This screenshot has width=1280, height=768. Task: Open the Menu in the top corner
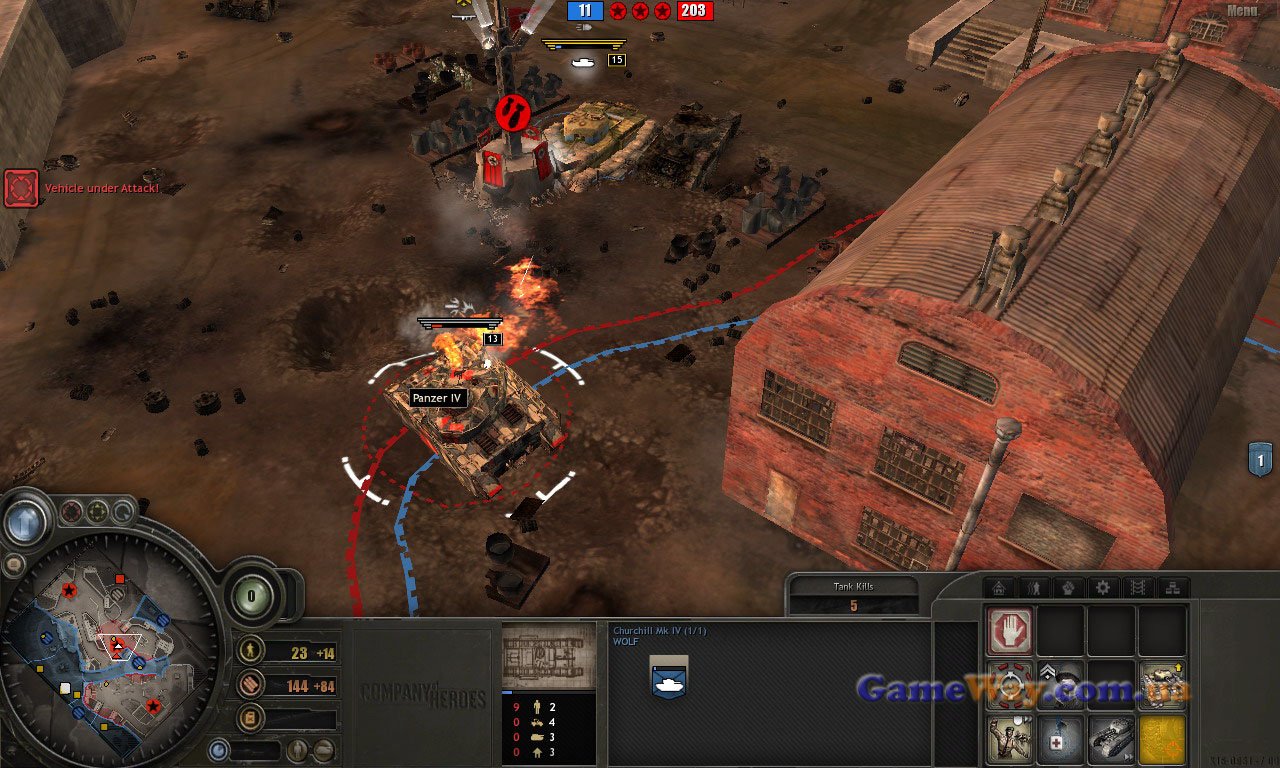pyautogui.click(x=1243, y=11)
